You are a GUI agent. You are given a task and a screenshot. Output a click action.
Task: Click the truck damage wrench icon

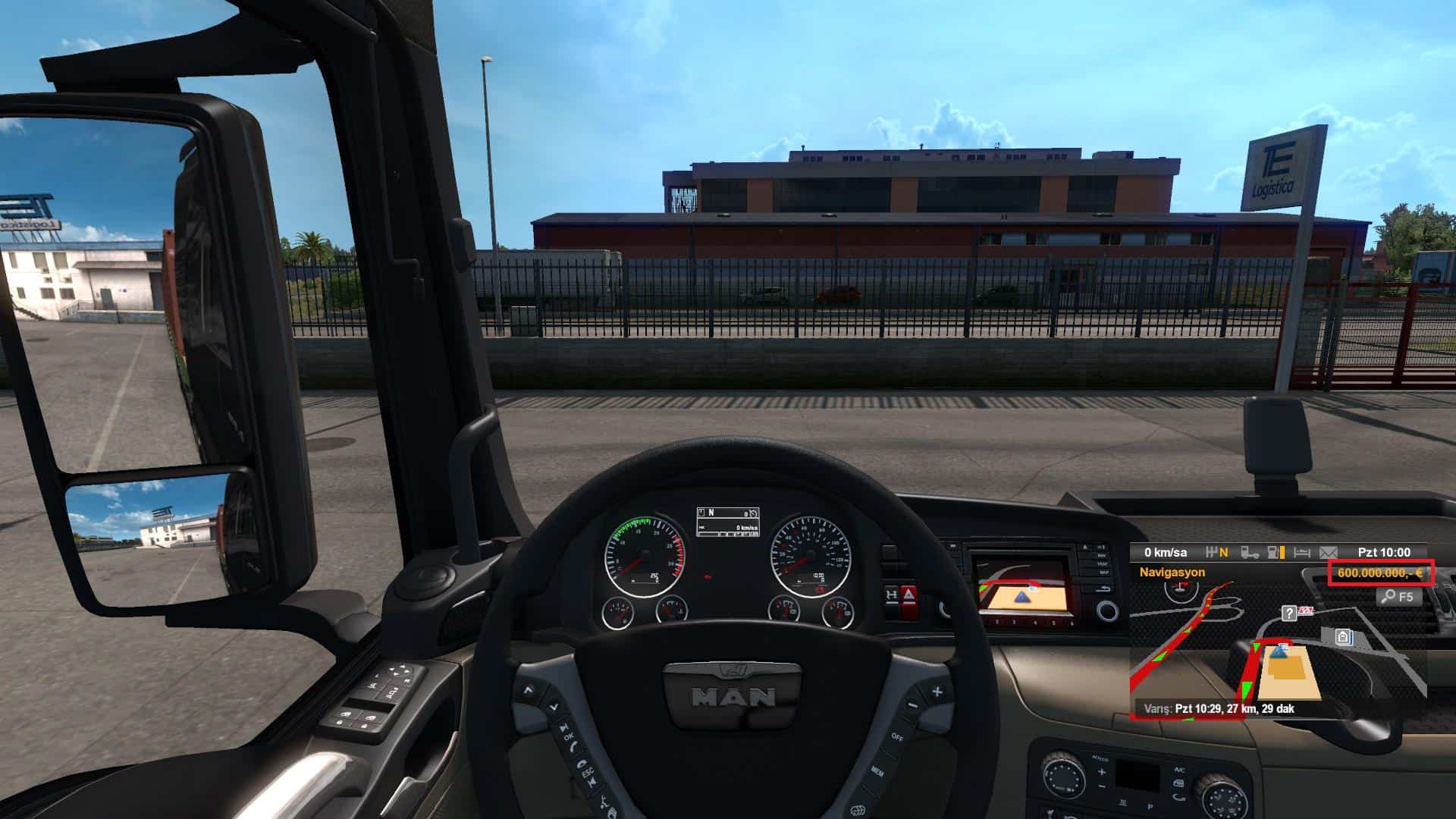coord(1250,553)
